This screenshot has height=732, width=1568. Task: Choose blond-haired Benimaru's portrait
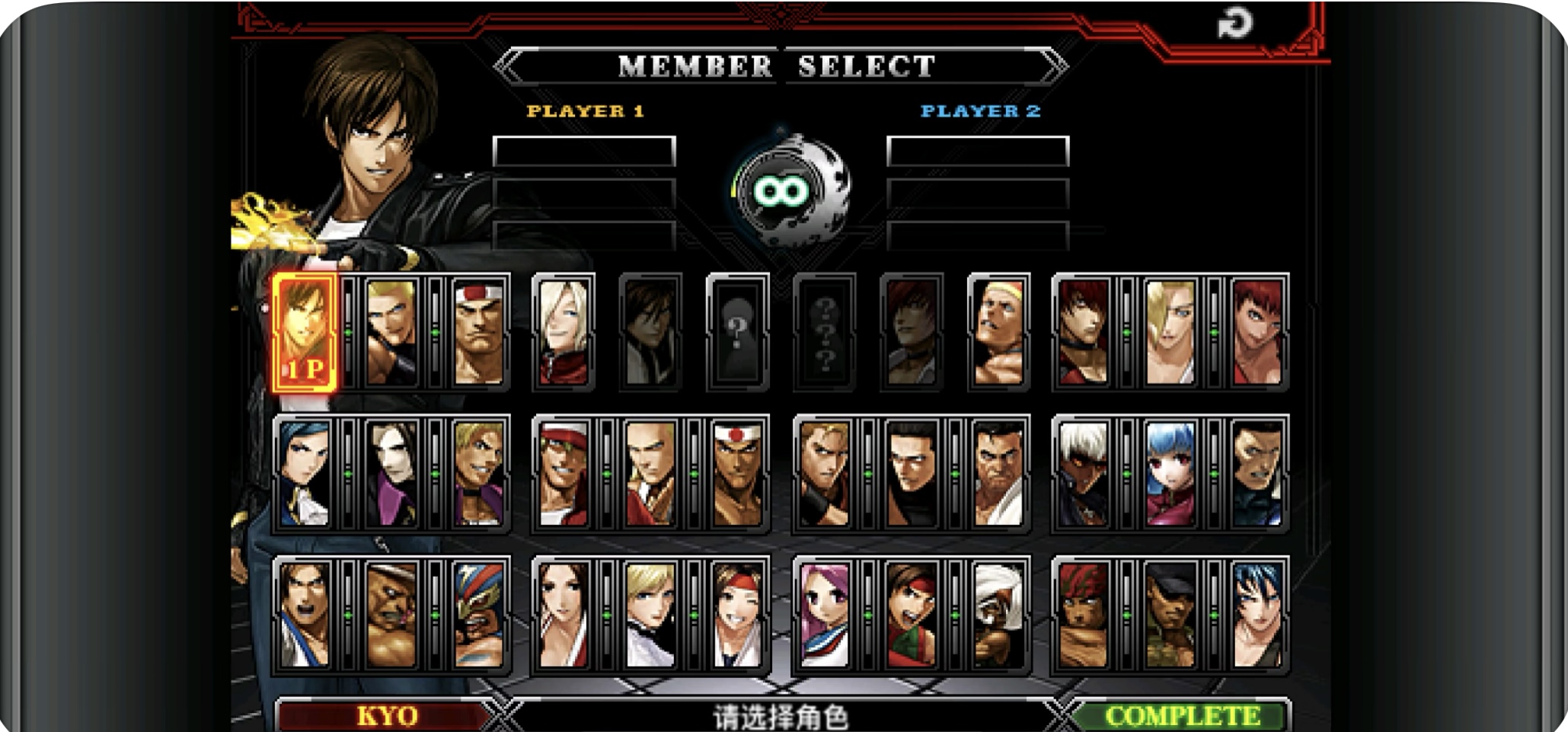pyautogui.click(x=391, y=332)
